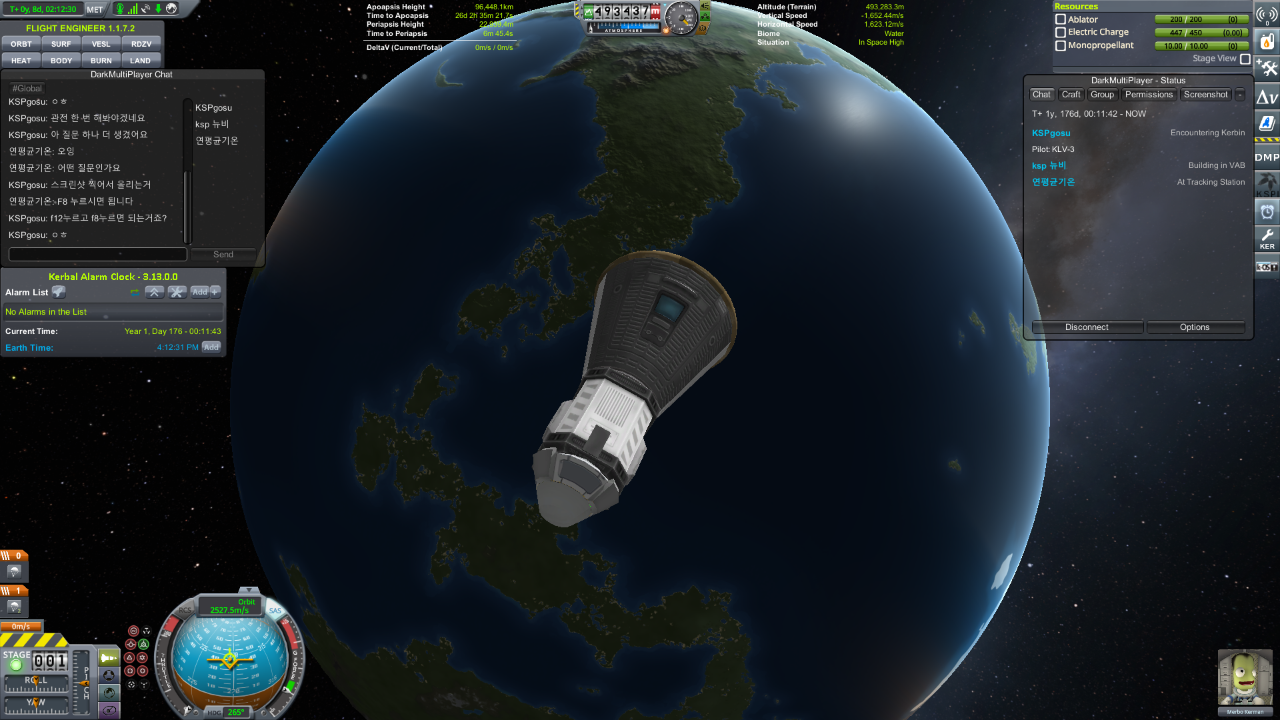
Task: Open the Permissions window in DarkMultiPlayer
Action: tap(1148, 95)
